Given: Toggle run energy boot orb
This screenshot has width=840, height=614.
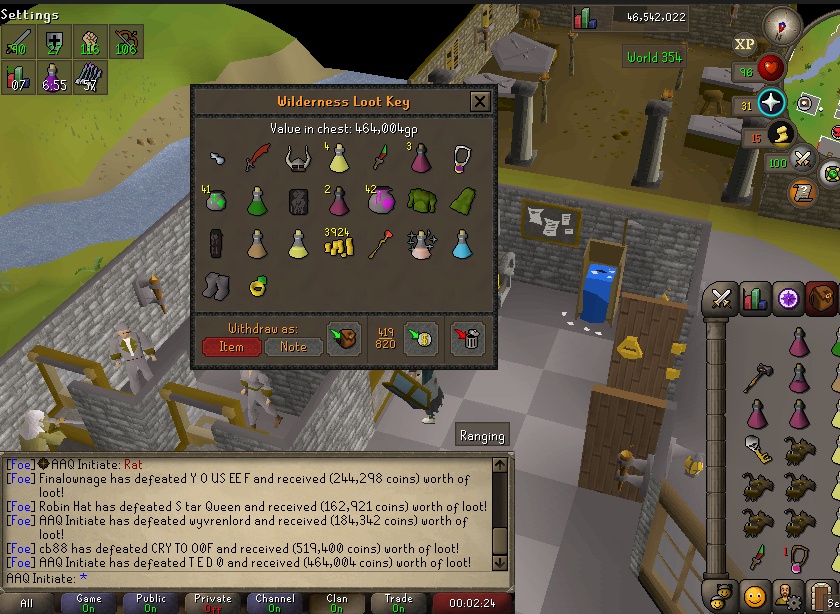Looking at the screenshot, I should (779, 134).
